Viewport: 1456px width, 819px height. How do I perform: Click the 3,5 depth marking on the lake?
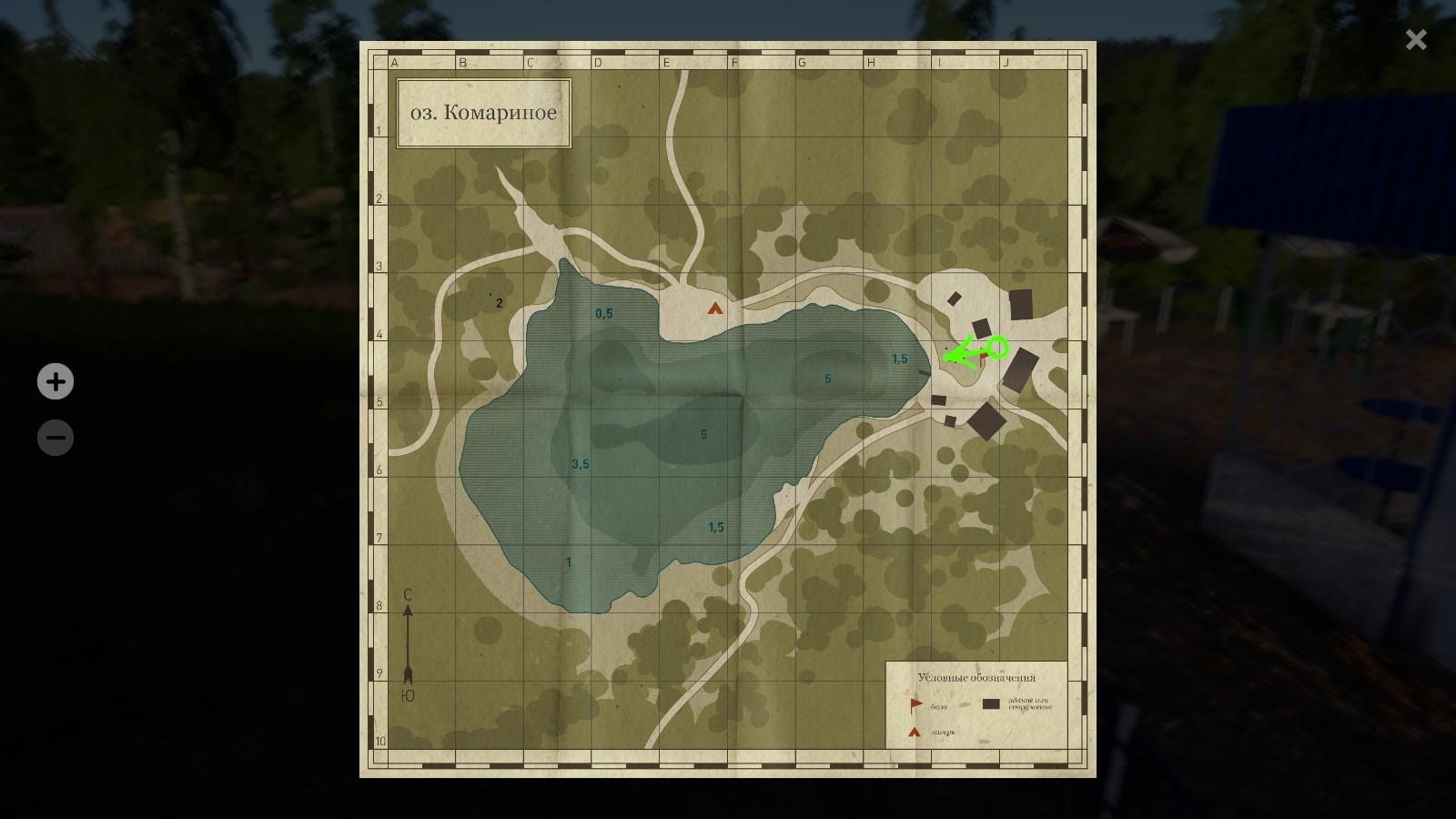580,464
